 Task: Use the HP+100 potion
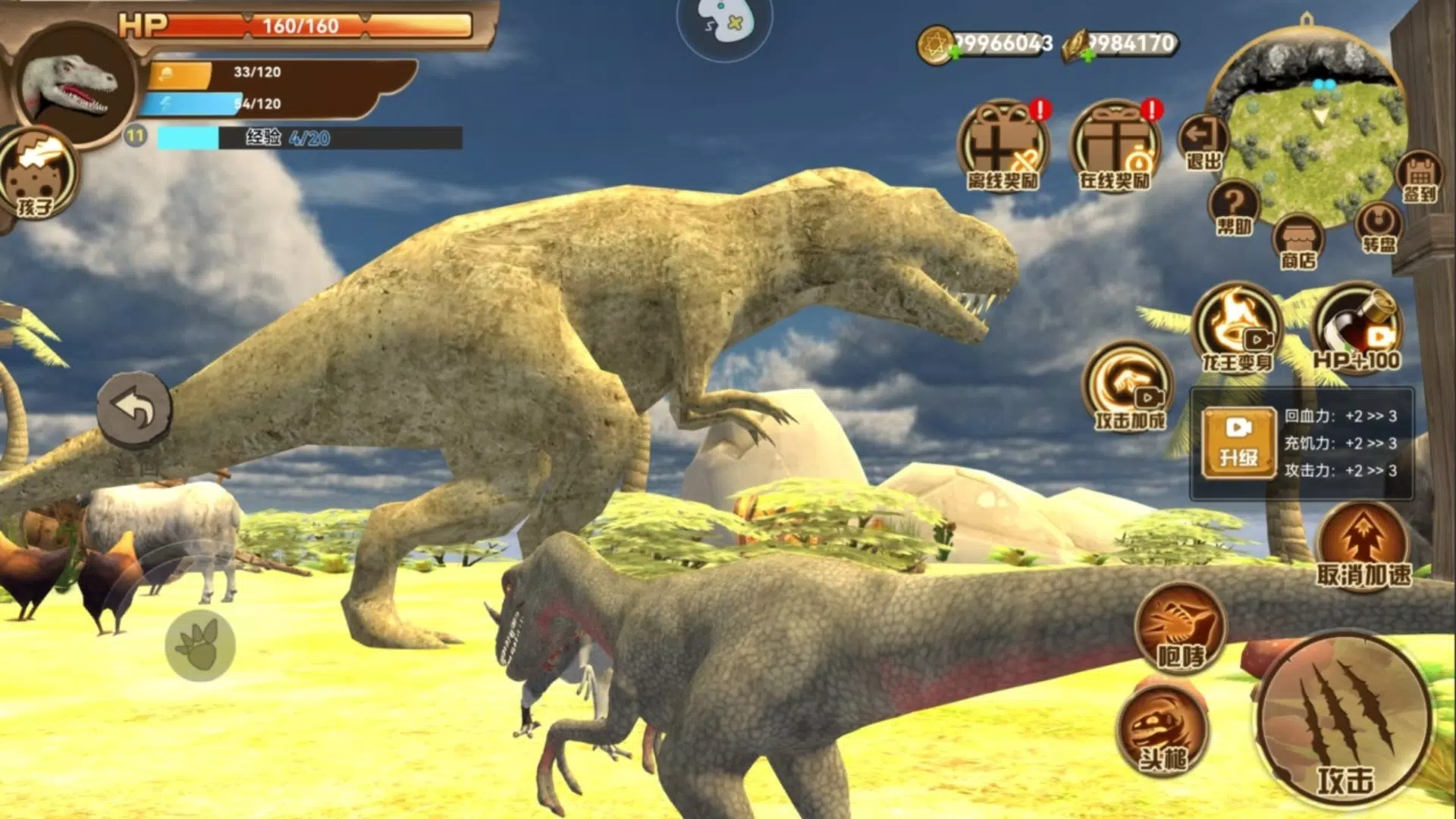tap(1357, 328)
